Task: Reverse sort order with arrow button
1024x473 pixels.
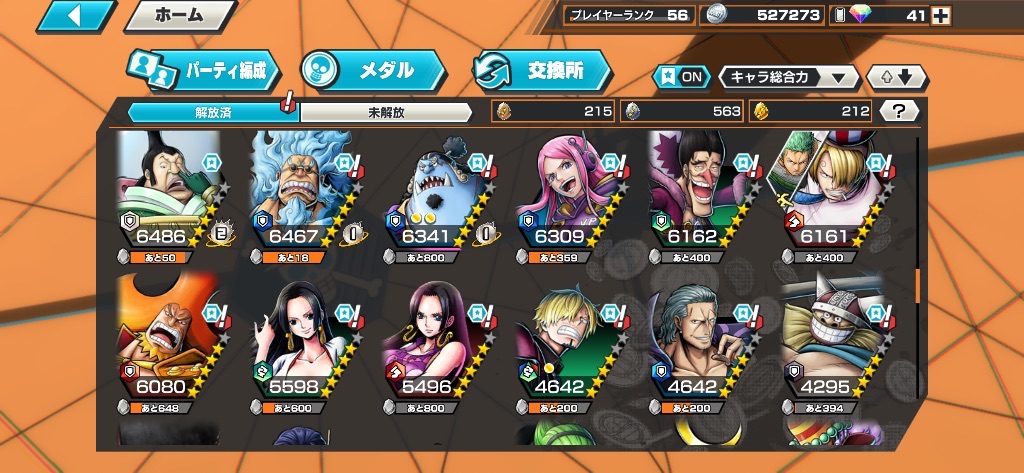Action: pos(897,77)
